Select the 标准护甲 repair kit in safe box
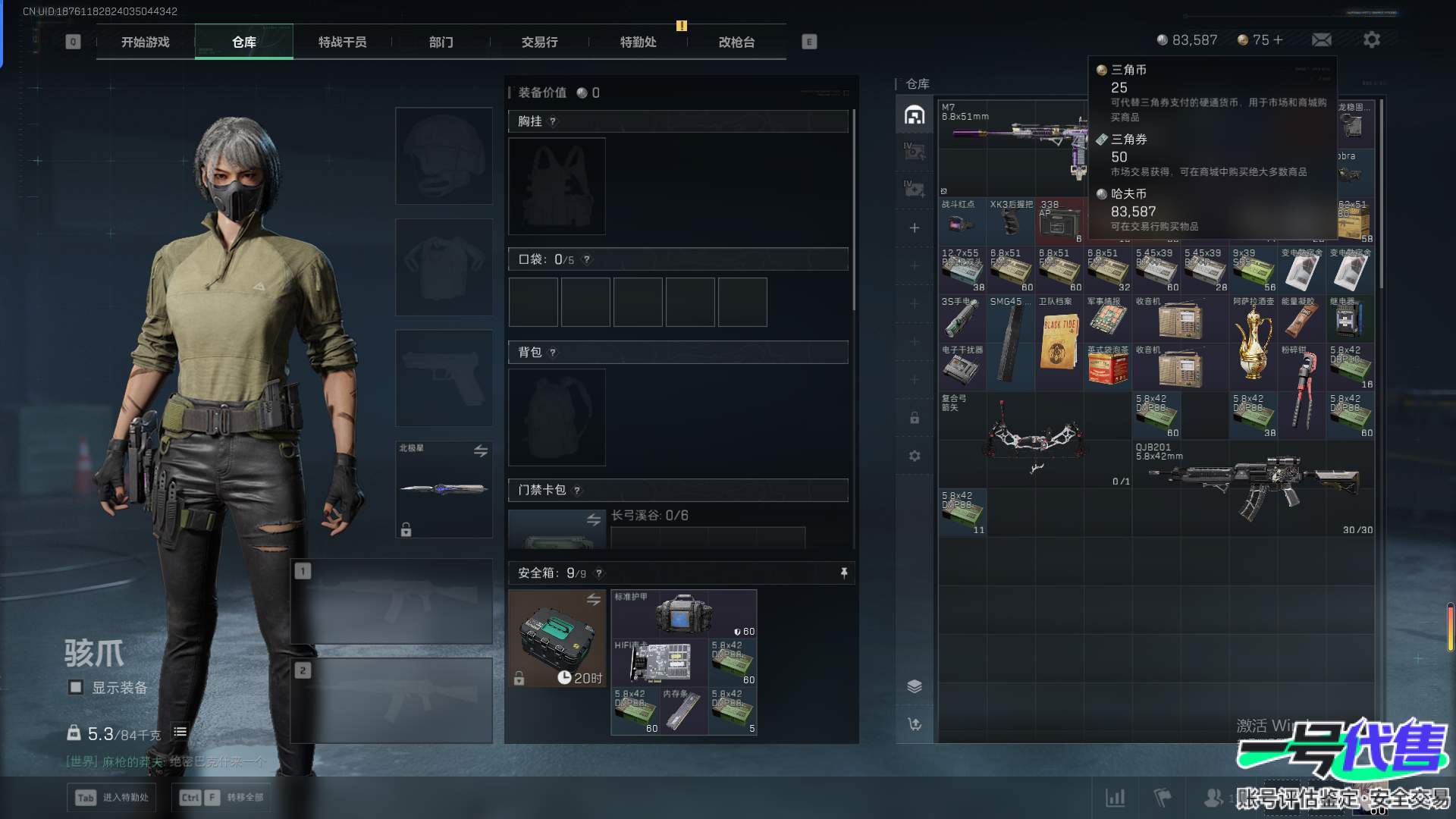 point(683,613)
